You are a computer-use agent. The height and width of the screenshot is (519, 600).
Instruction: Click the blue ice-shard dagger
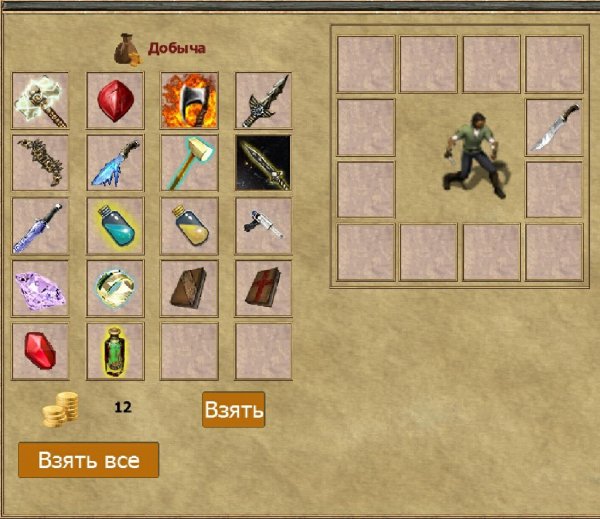115,163
